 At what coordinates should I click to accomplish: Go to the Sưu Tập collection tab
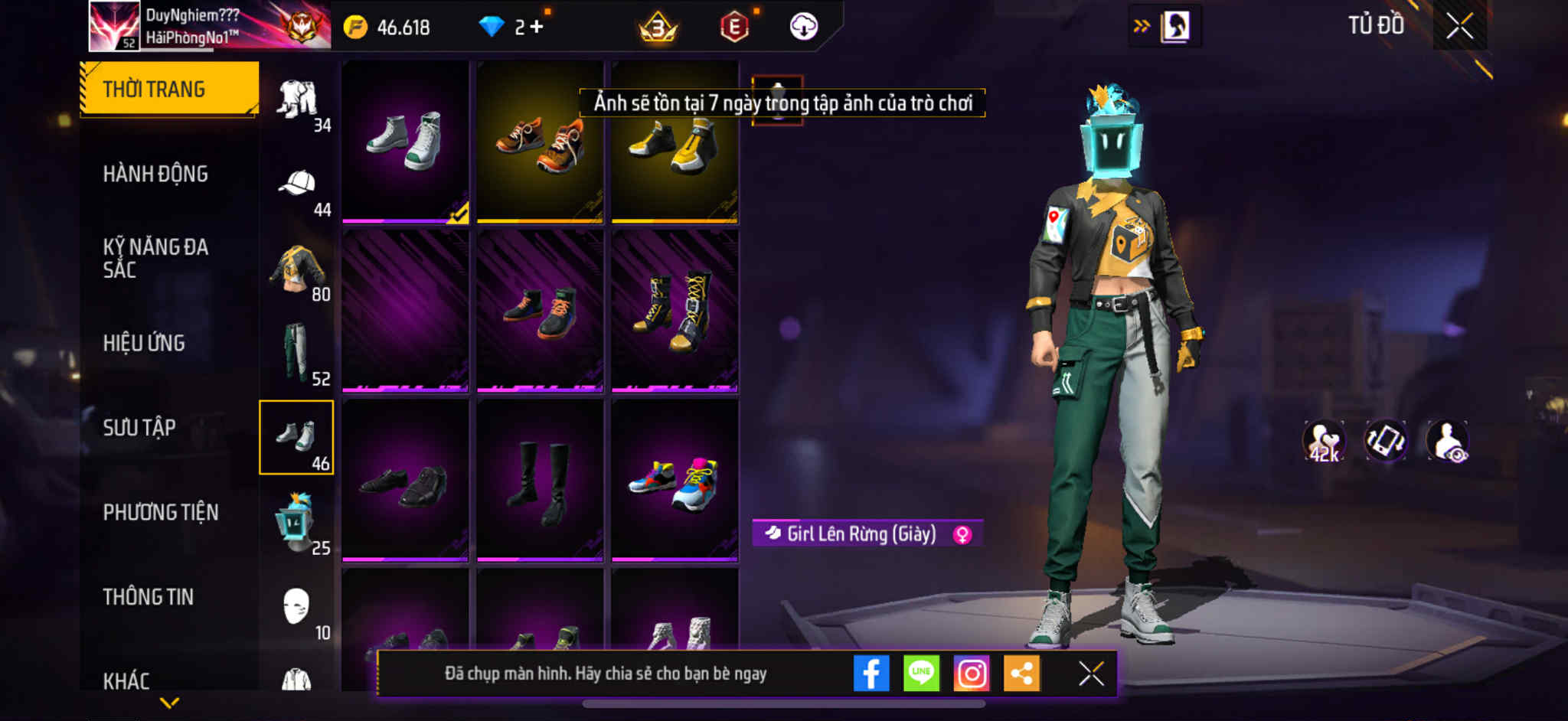point(139,427)
